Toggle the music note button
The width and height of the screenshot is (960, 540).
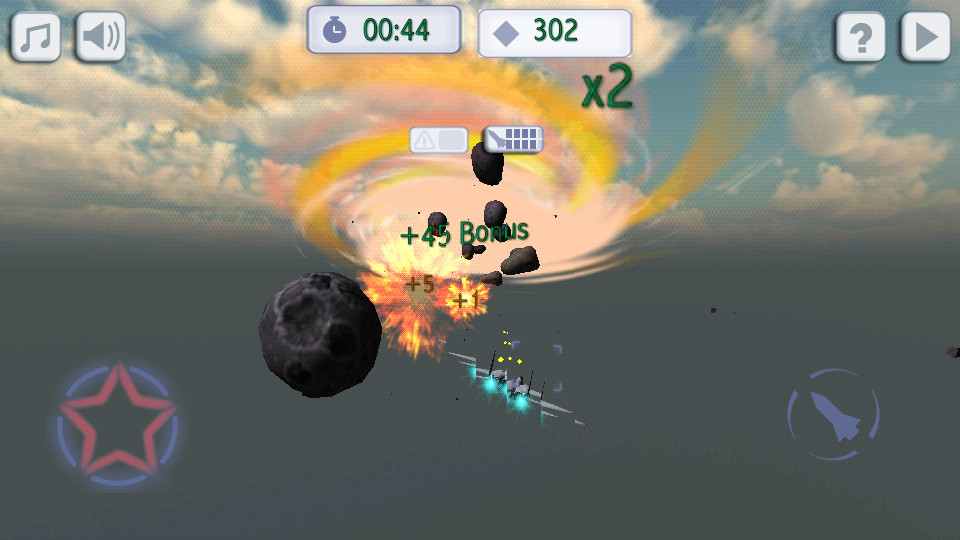pos(36,37)
